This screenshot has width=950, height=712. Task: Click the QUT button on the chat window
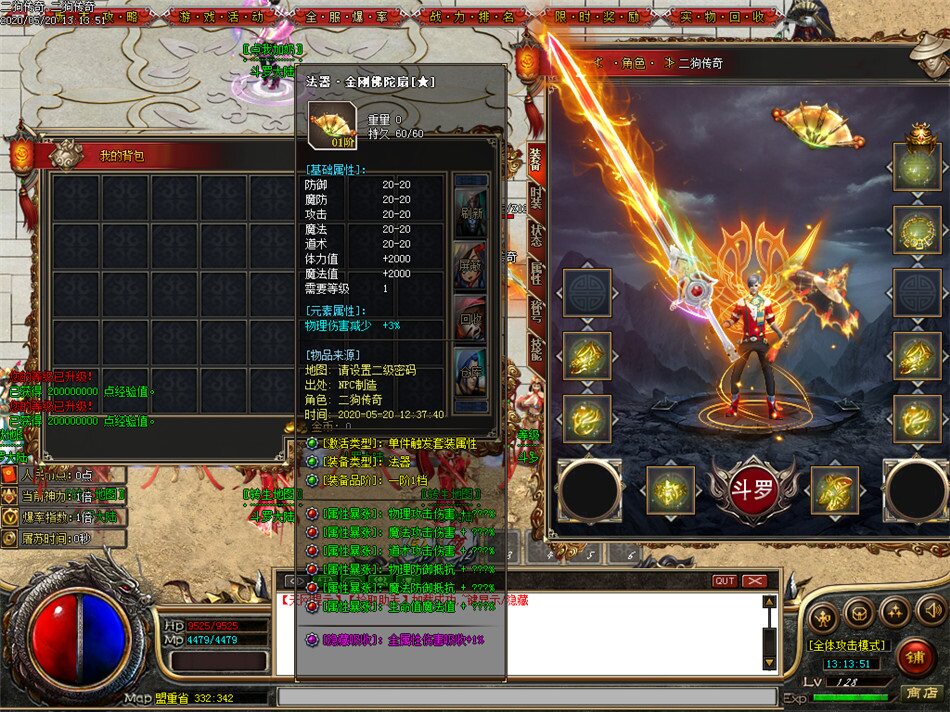(x=724, y=581)
